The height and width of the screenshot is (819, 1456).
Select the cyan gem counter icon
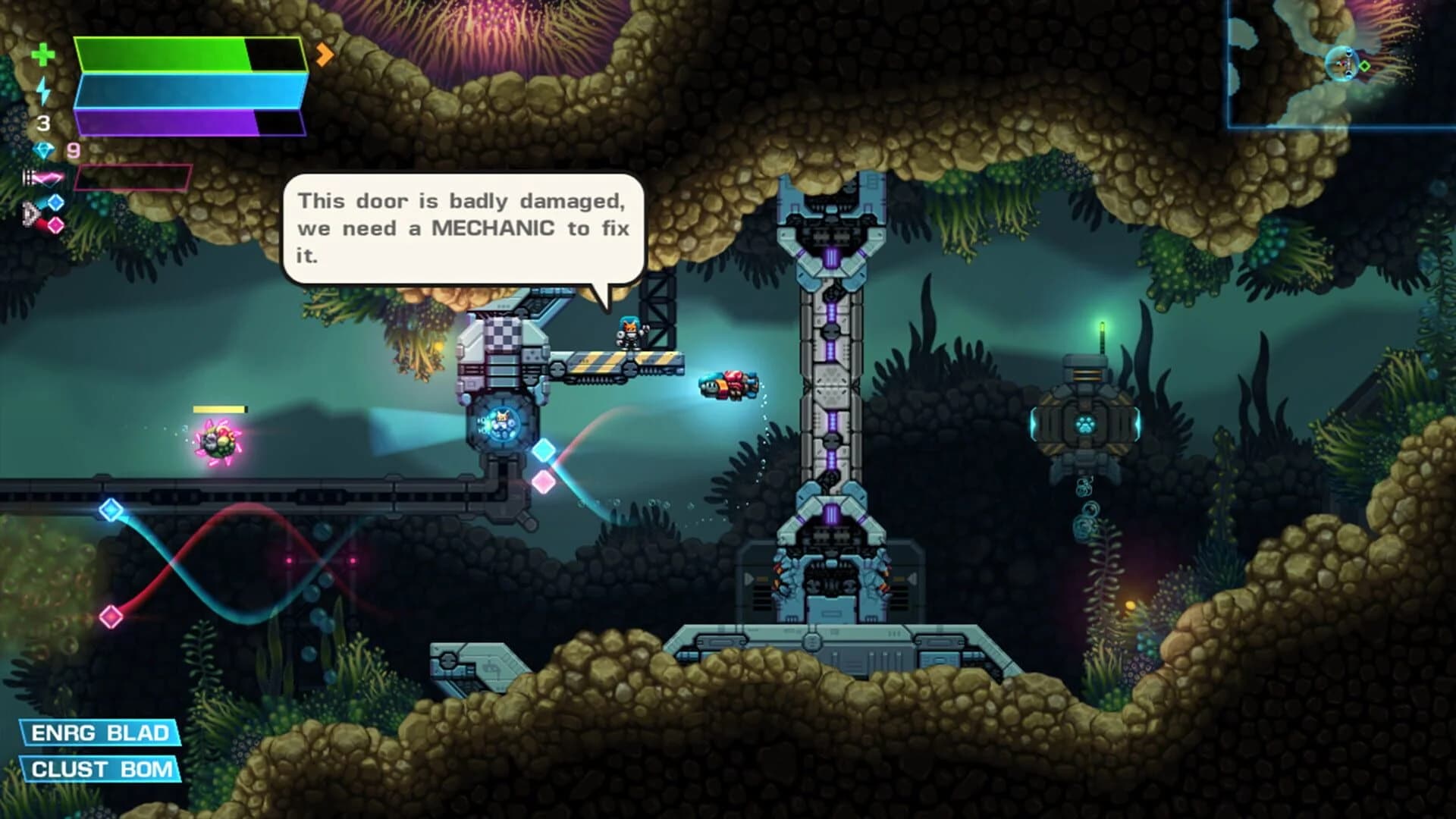[x=43, y=150]
